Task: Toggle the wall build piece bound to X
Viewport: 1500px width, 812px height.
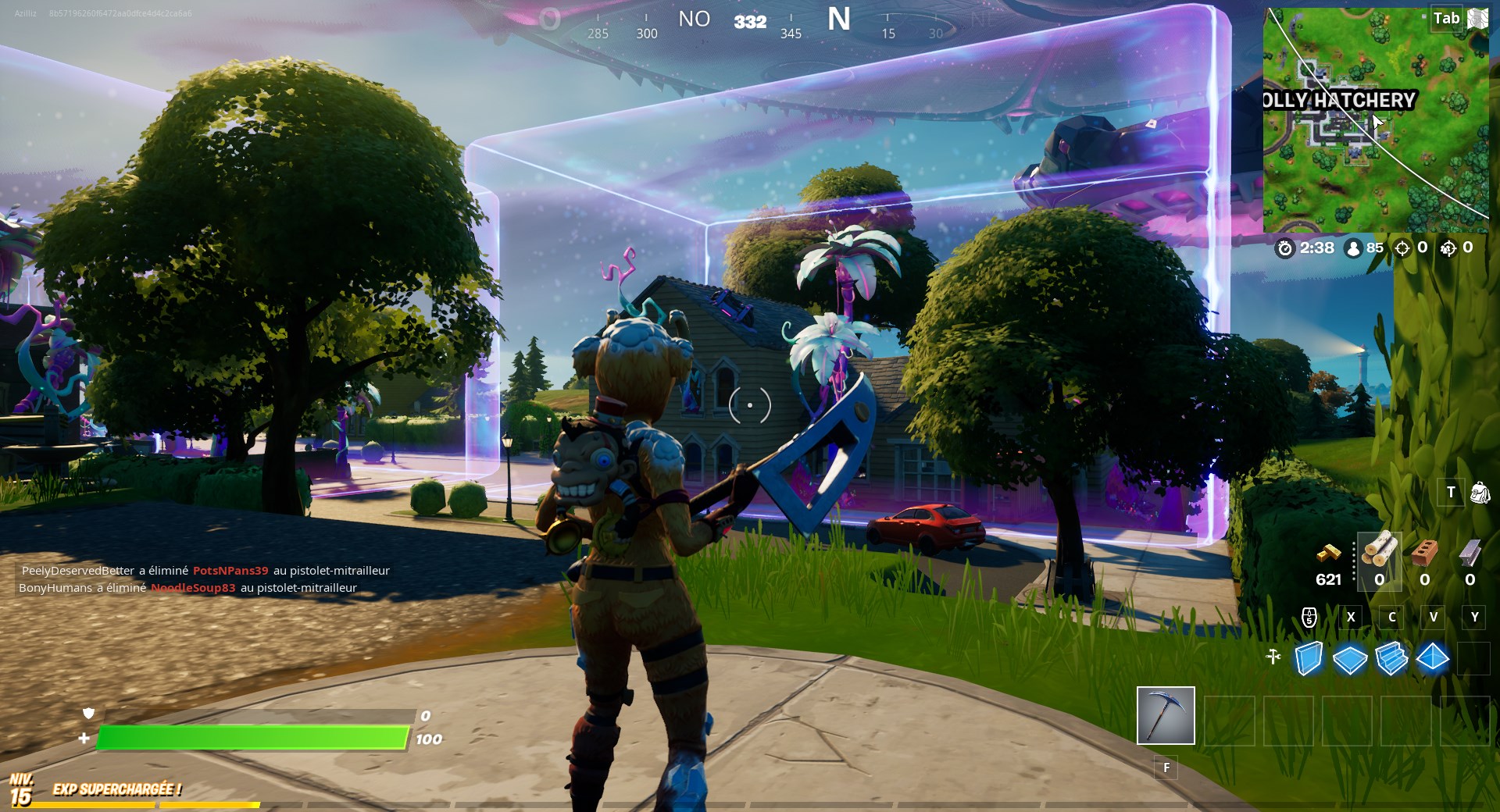Action: click(1308, 658)
